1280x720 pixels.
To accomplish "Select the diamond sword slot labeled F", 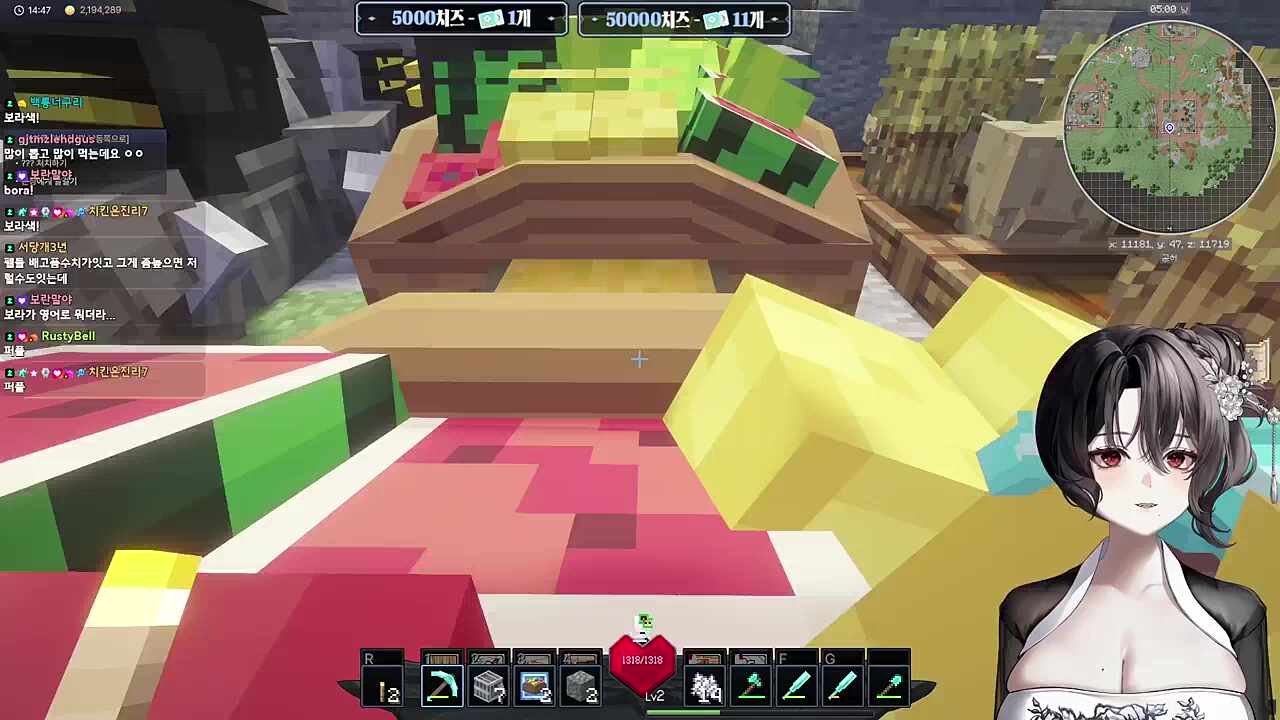I will tap(797, 687).
